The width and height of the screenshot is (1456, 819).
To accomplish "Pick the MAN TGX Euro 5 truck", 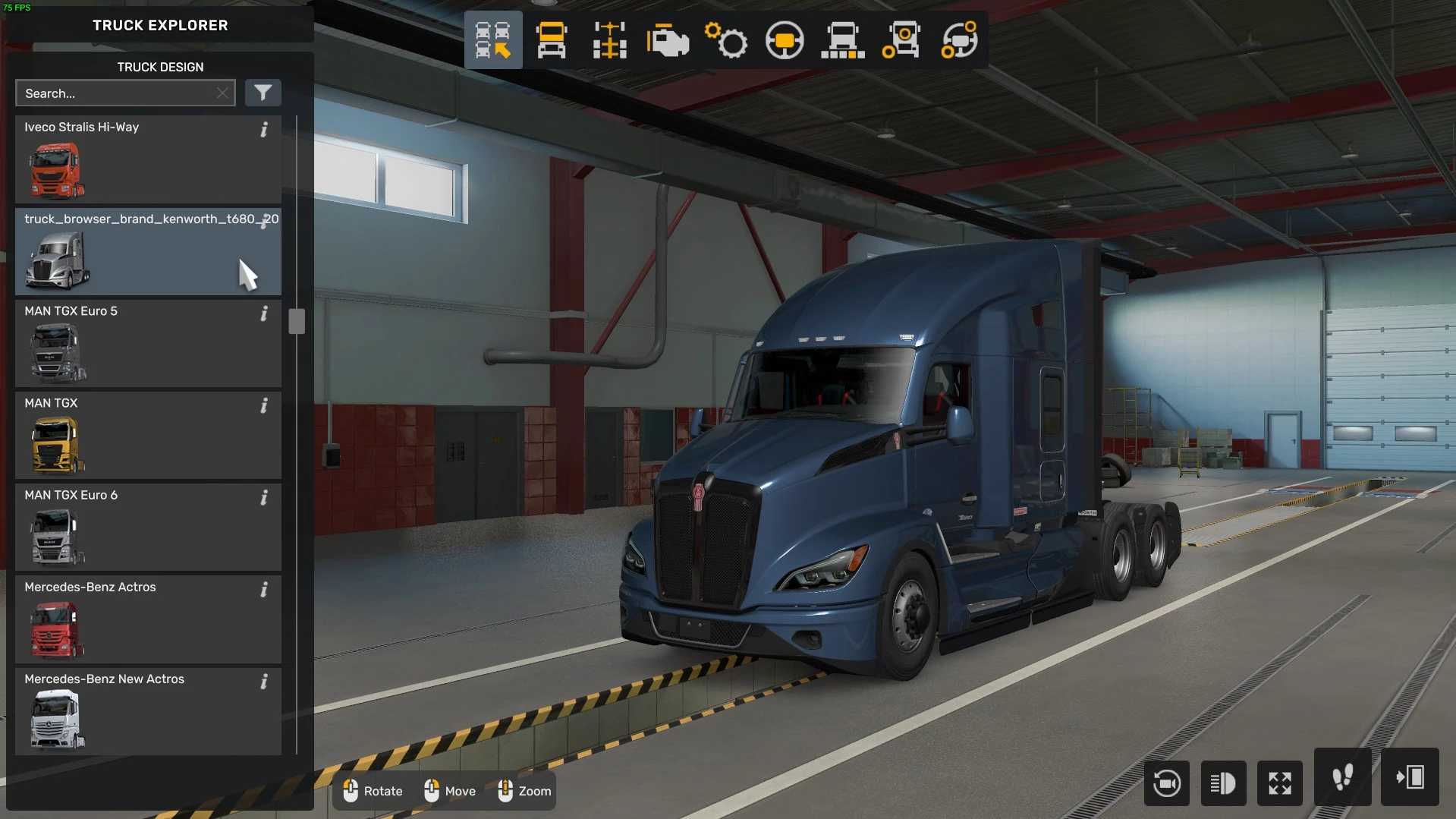I will (x=148, y=343).
